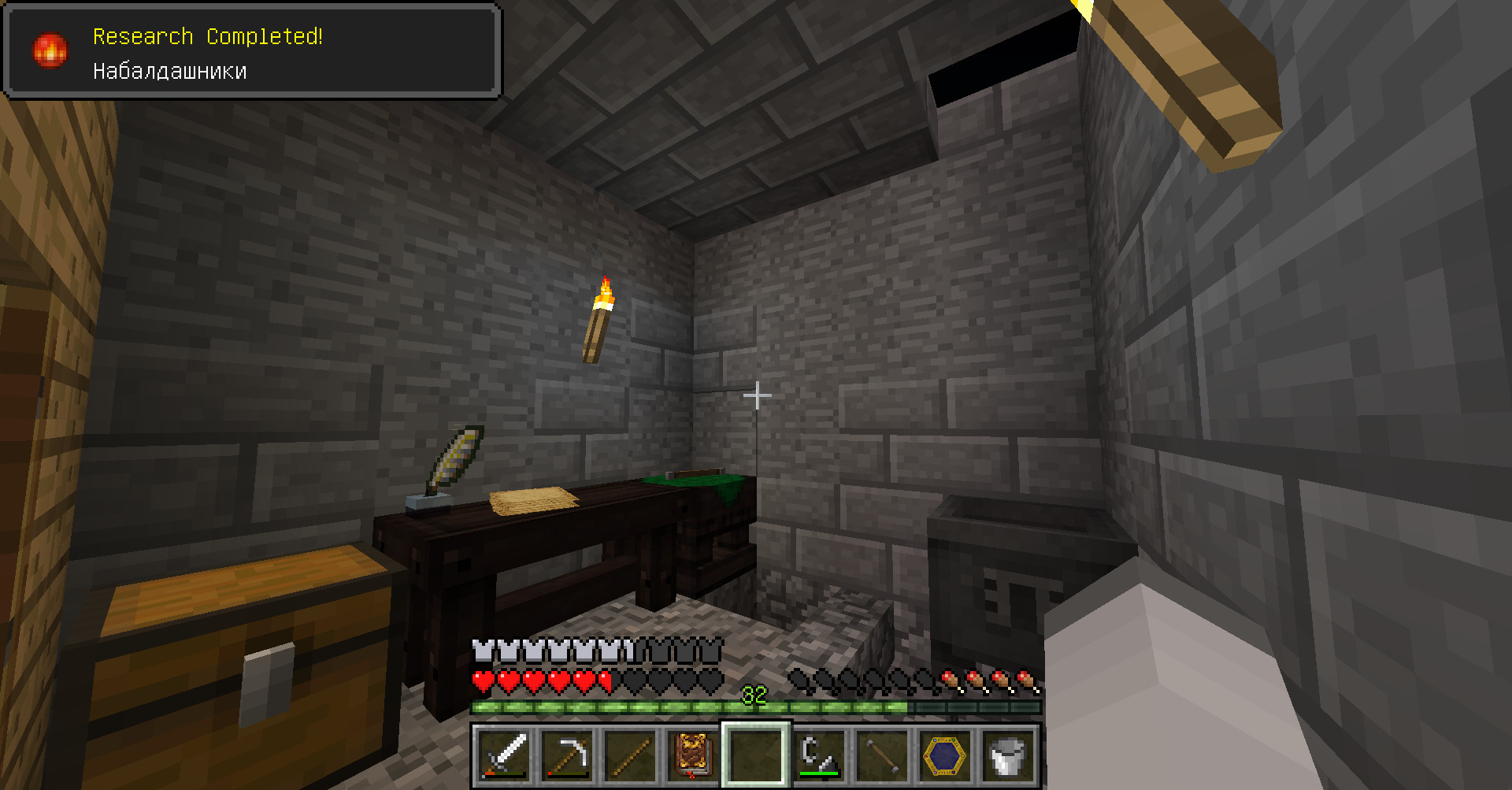Switch to the flint and steel slot
Image resolution: width=1512 pixels, height=790 pixels.
(819, 755)
